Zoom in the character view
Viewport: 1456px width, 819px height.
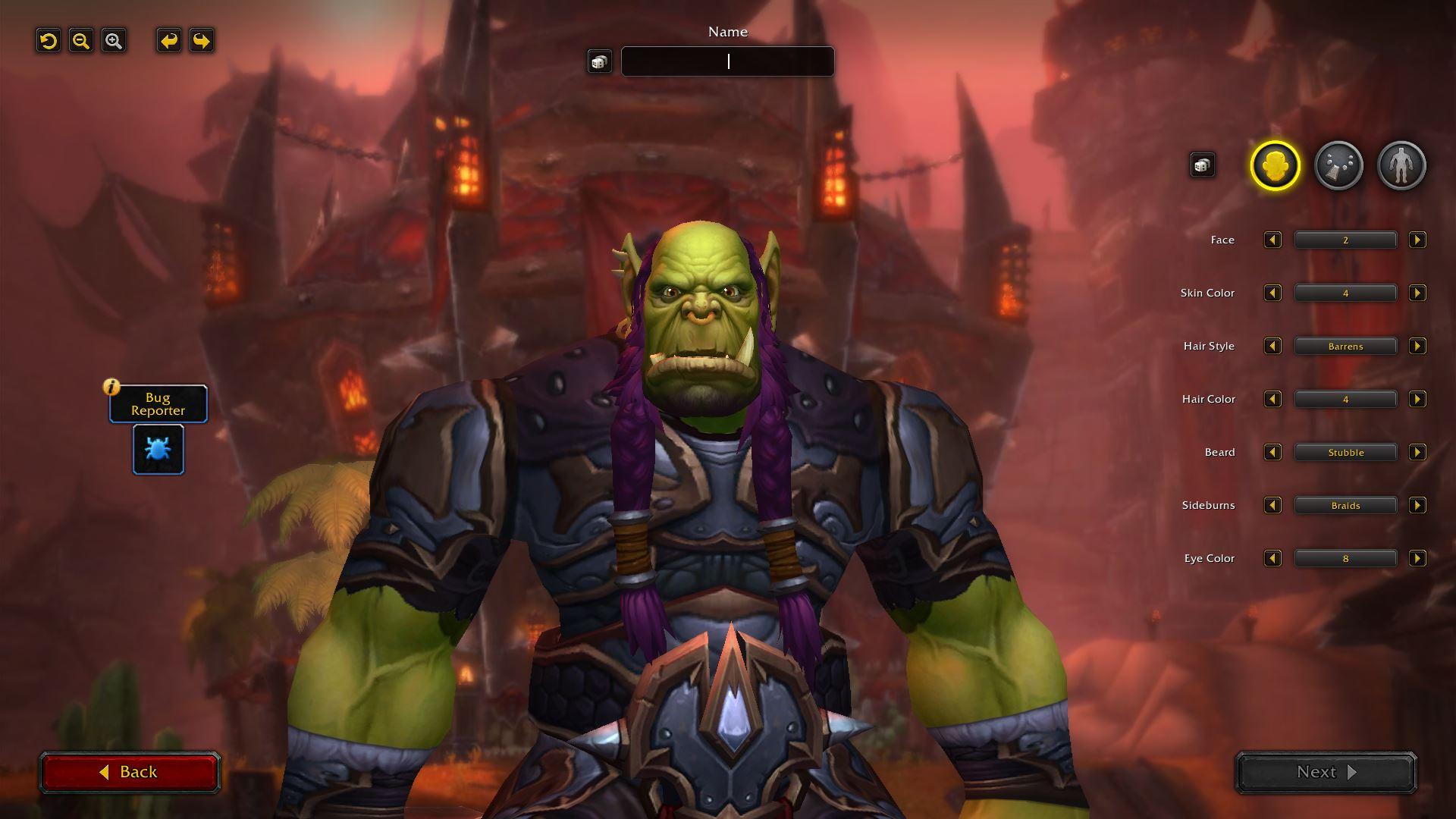(114, 41)
